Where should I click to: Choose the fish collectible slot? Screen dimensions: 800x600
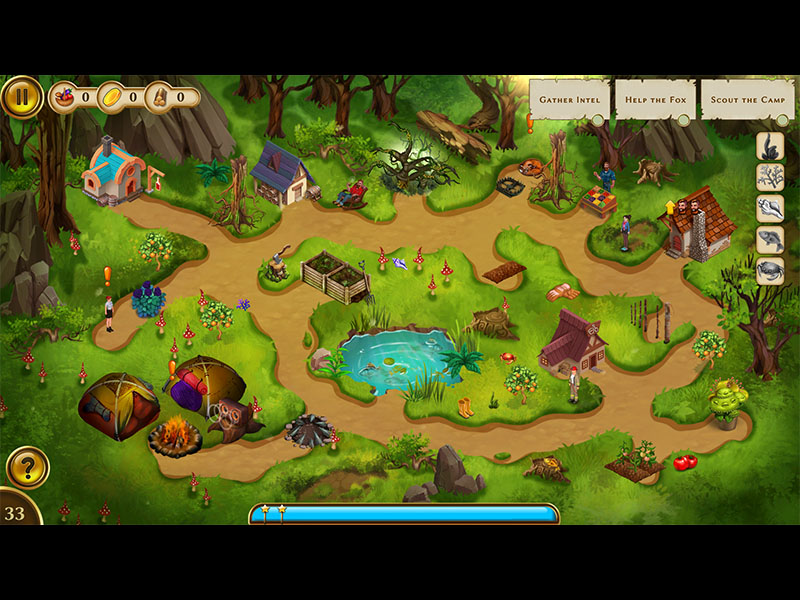(x=770, y=240)
